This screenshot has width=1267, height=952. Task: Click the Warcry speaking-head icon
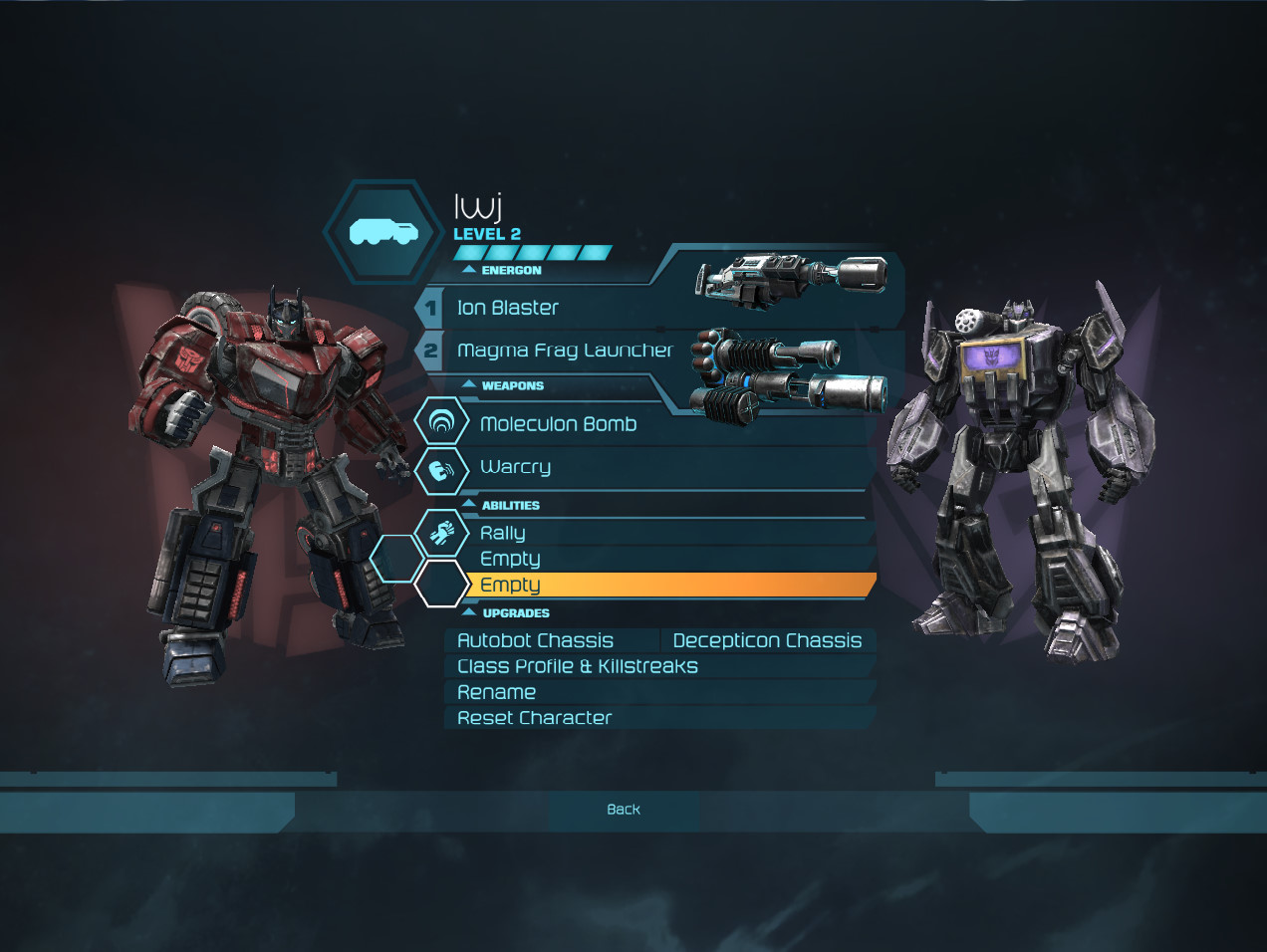point(441,468)
